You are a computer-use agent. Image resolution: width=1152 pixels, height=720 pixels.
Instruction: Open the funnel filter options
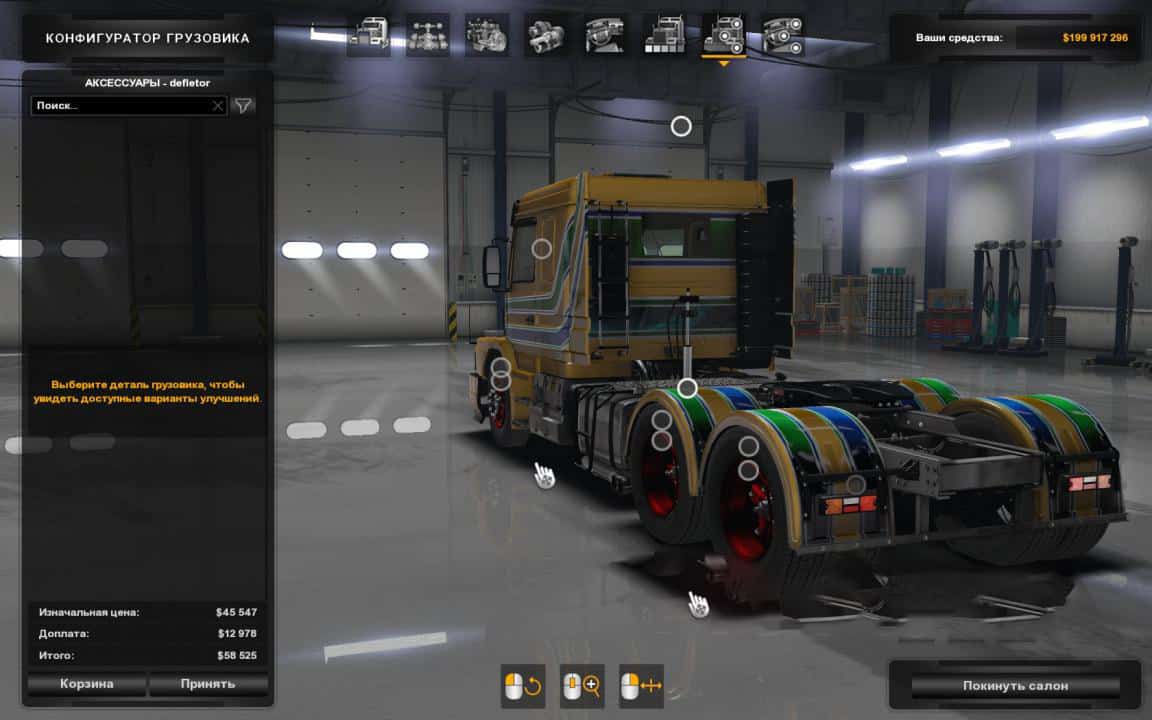pos(243,105)
